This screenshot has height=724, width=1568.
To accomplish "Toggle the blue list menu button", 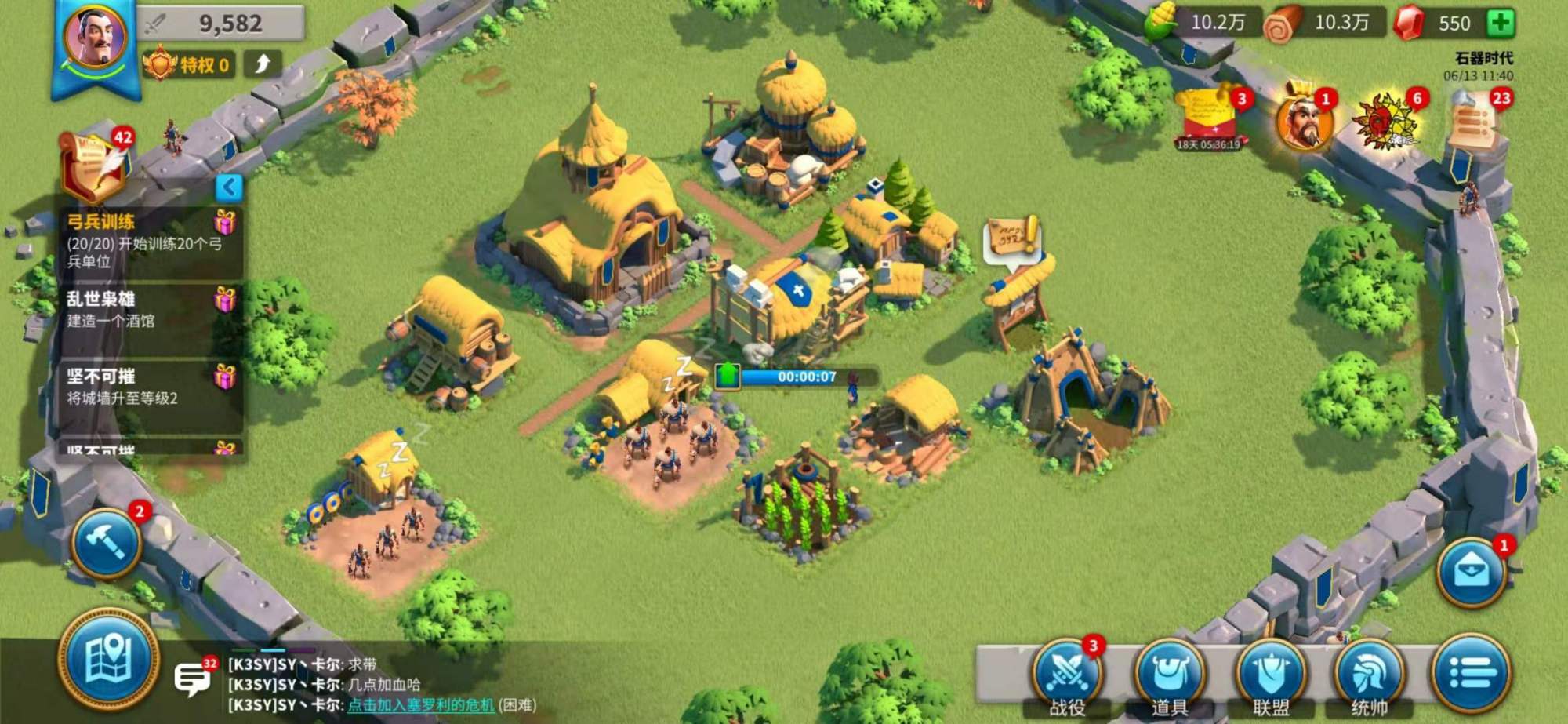I will (x=1471, y=672).
